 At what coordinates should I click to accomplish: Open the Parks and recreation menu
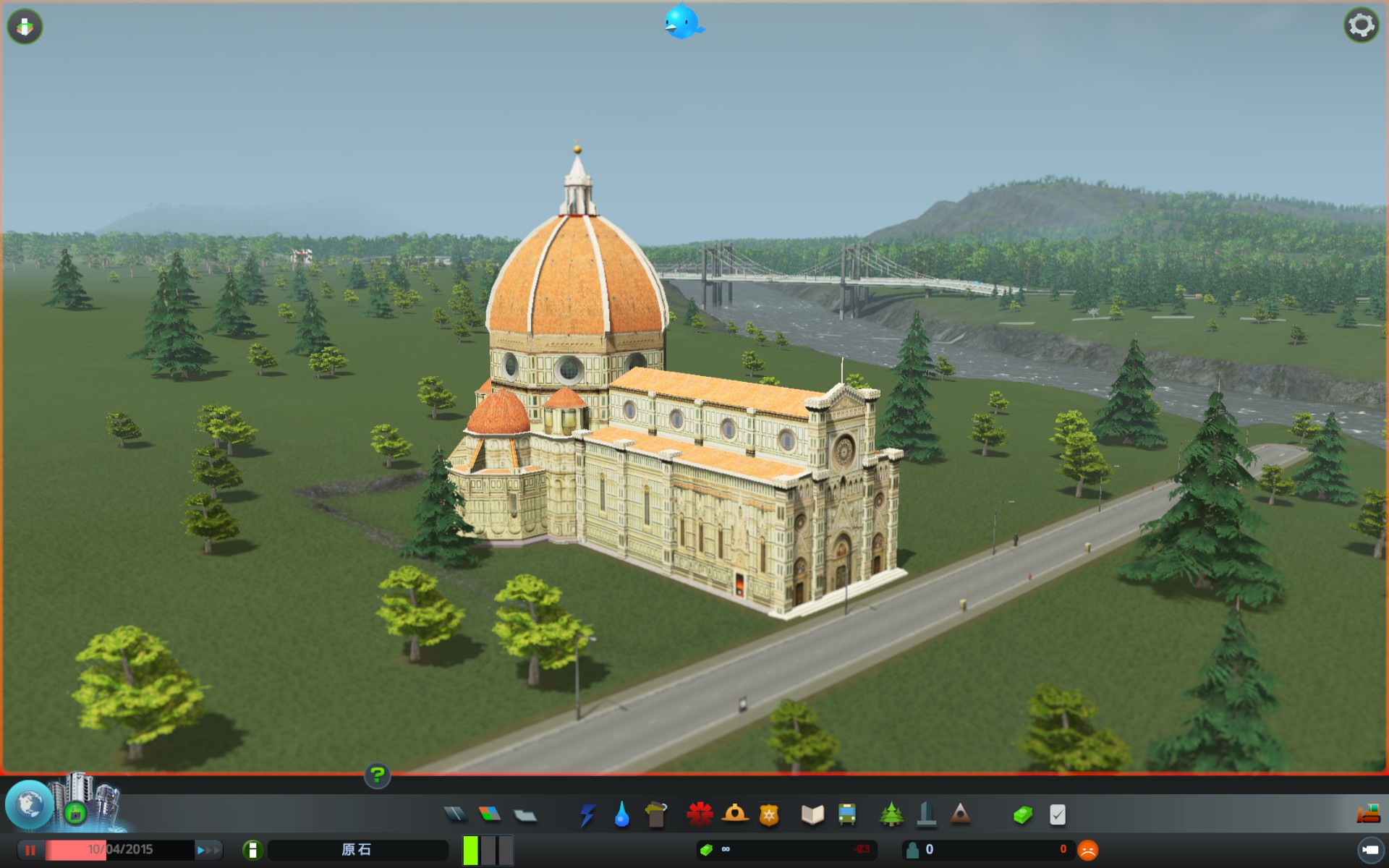[891, 814]
